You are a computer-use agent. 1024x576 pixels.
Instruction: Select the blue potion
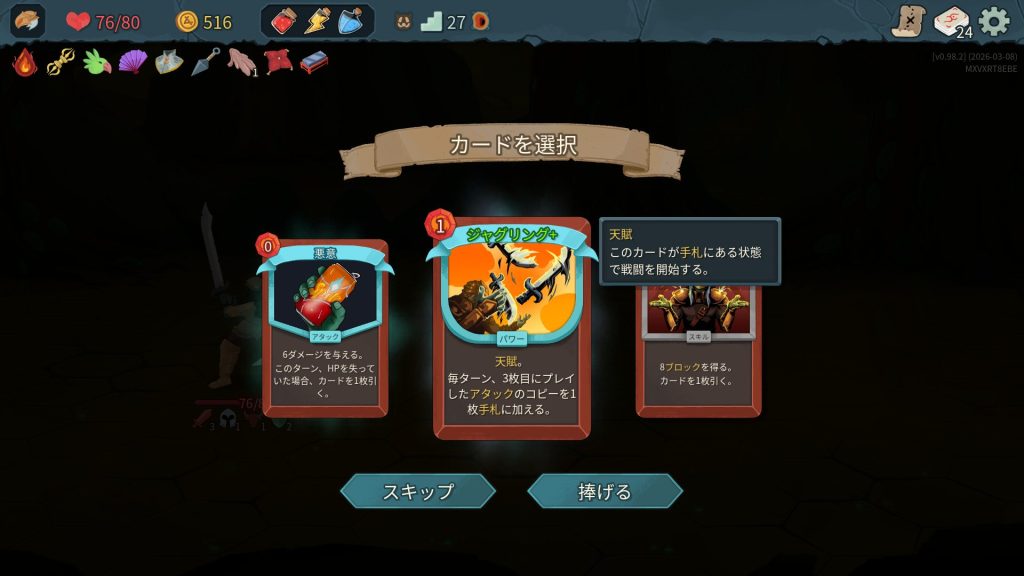350,21
